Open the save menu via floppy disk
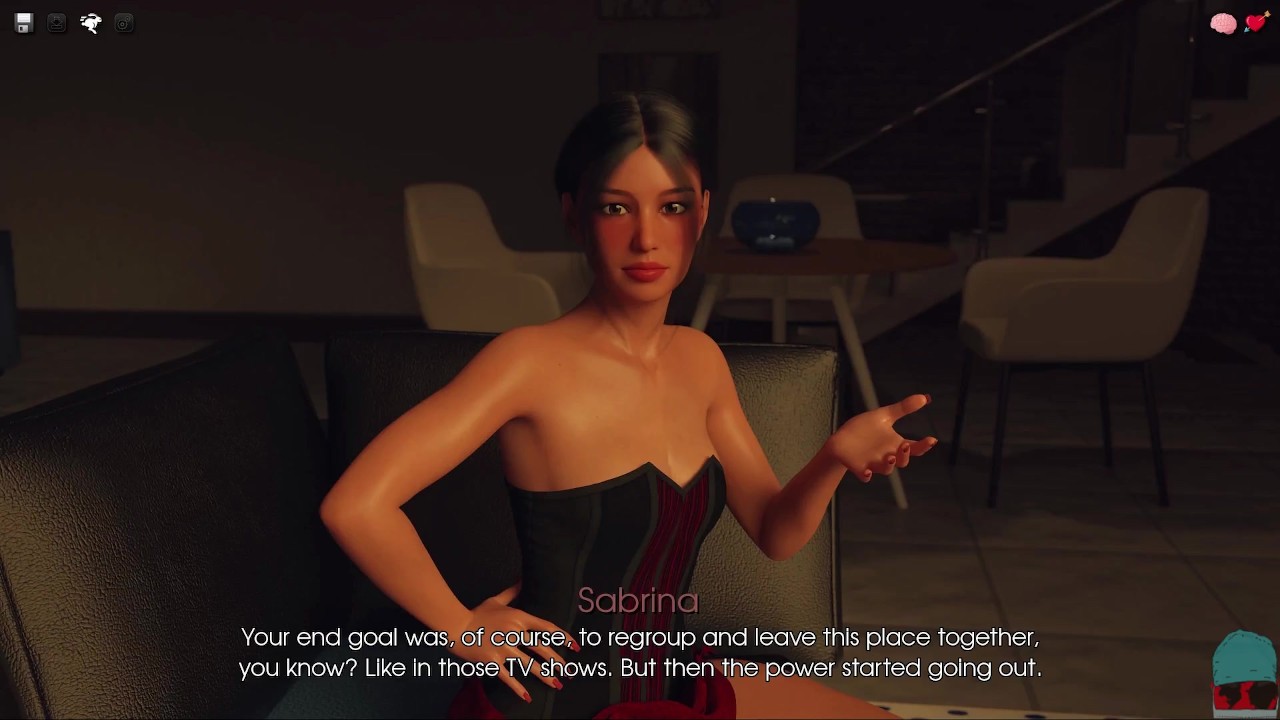The height and width of the screenshot is (720, 1280). coord(24,23)
